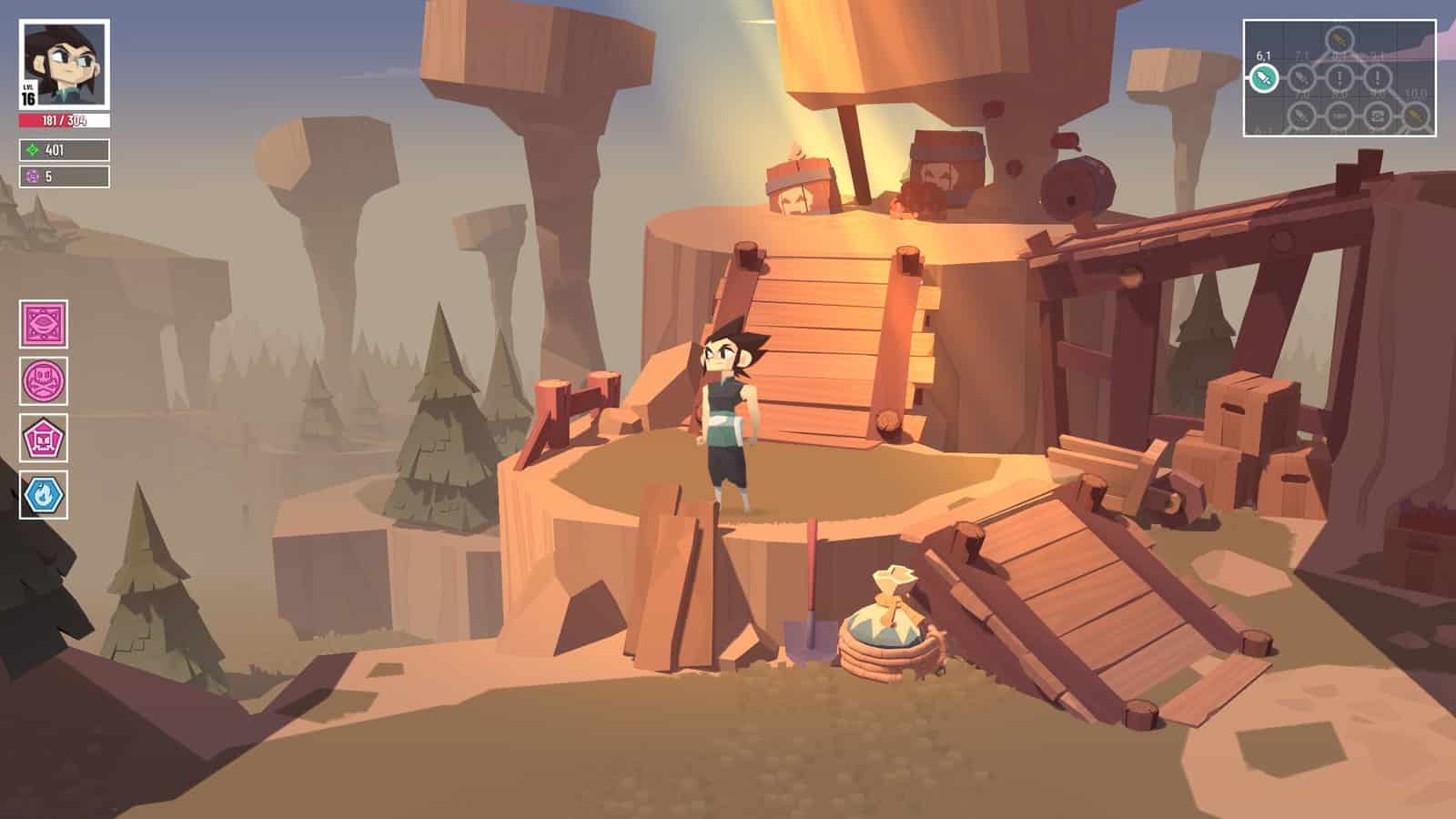Select the highlighted teal sword node 6,1

click(x=1263, y=79)
